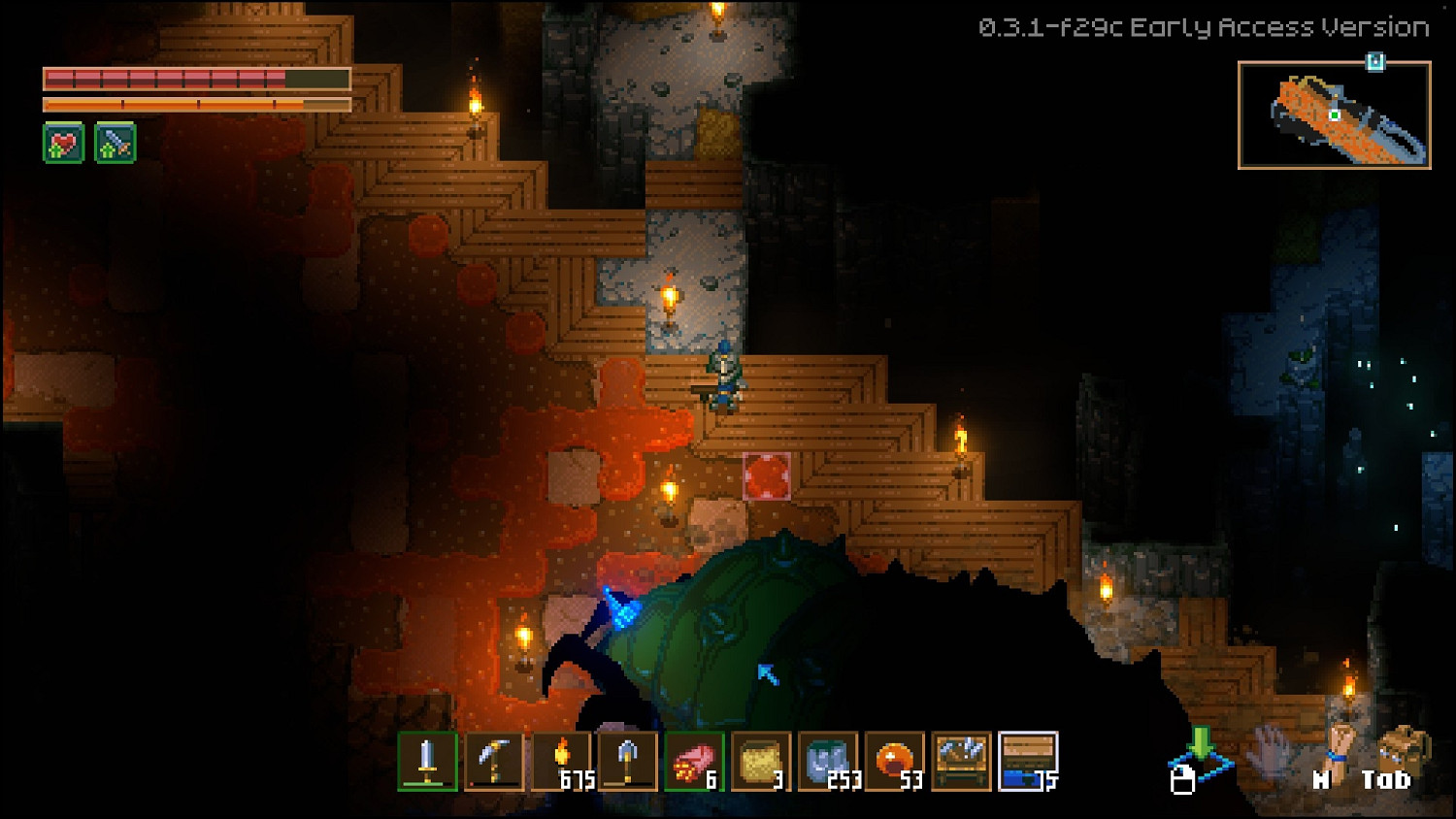Pick the yellow block slot with 3
Viewport: 1456px width, 819px height.
point(761,762)
